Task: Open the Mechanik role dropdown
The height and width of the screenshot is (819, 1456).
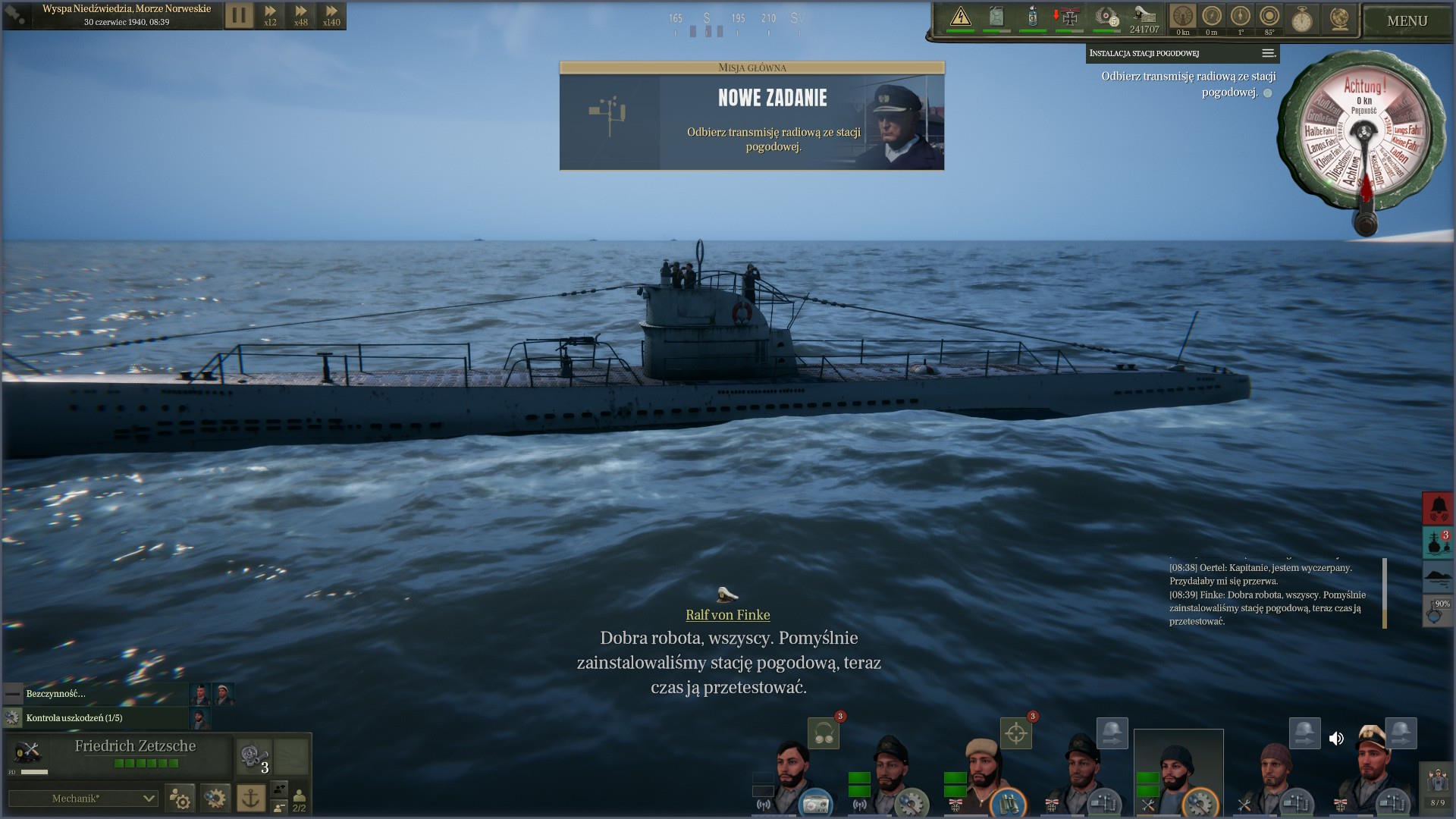Action: (x=83, y=798)
